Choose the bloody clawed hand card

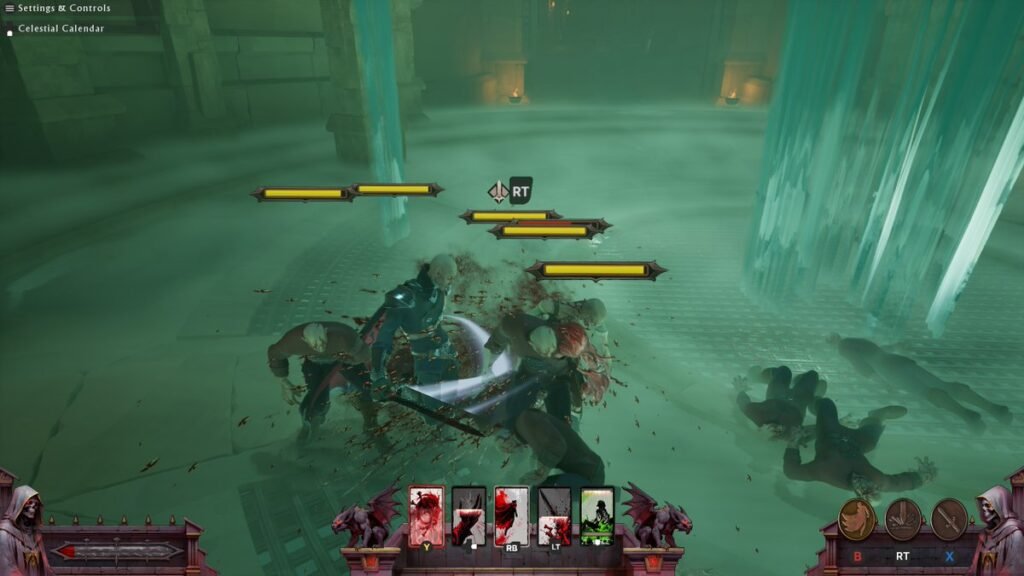pyautogui.click(x=469, y=515)
